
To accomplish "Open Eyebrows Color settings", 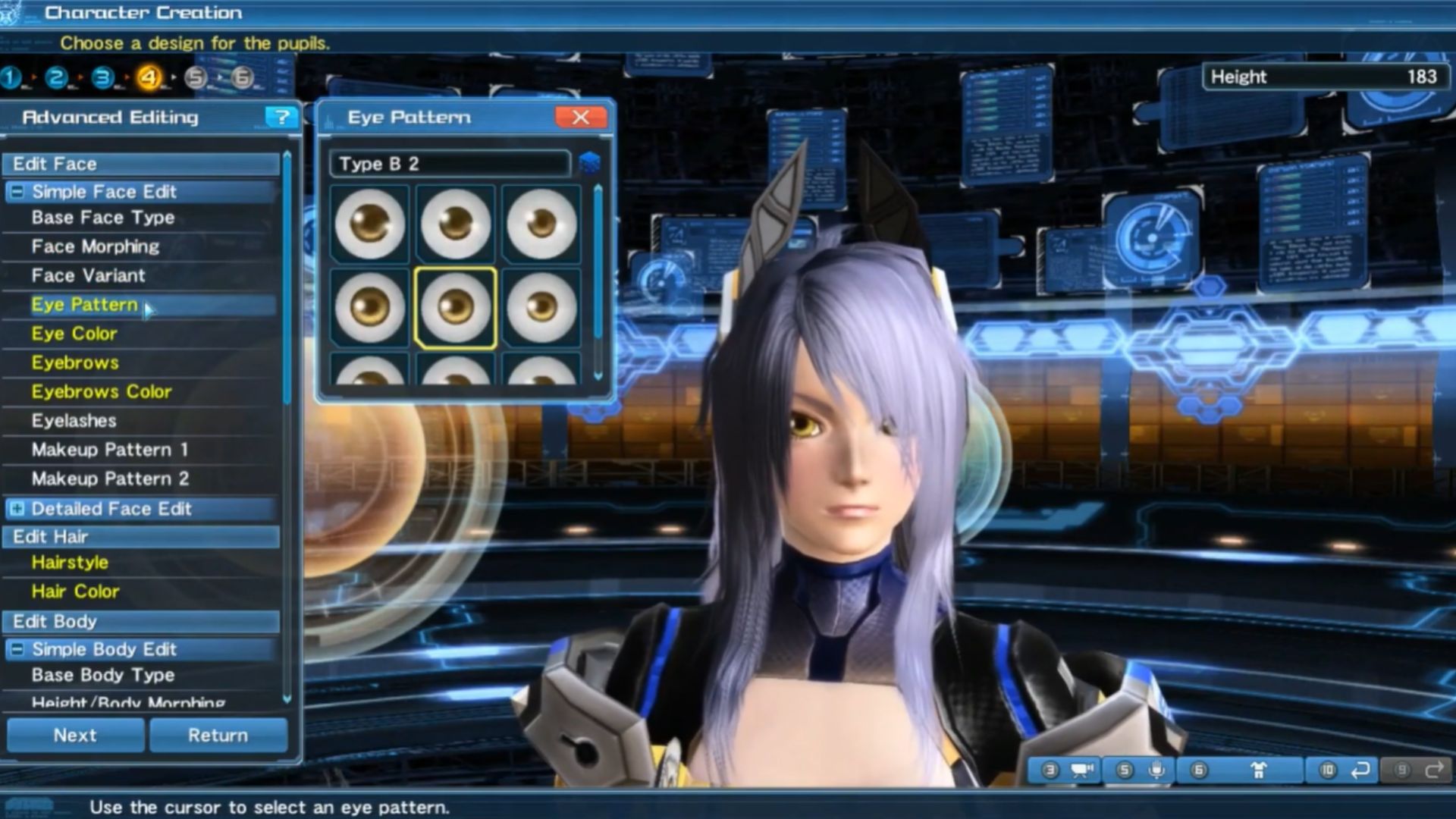I will [x=102, y=391].
